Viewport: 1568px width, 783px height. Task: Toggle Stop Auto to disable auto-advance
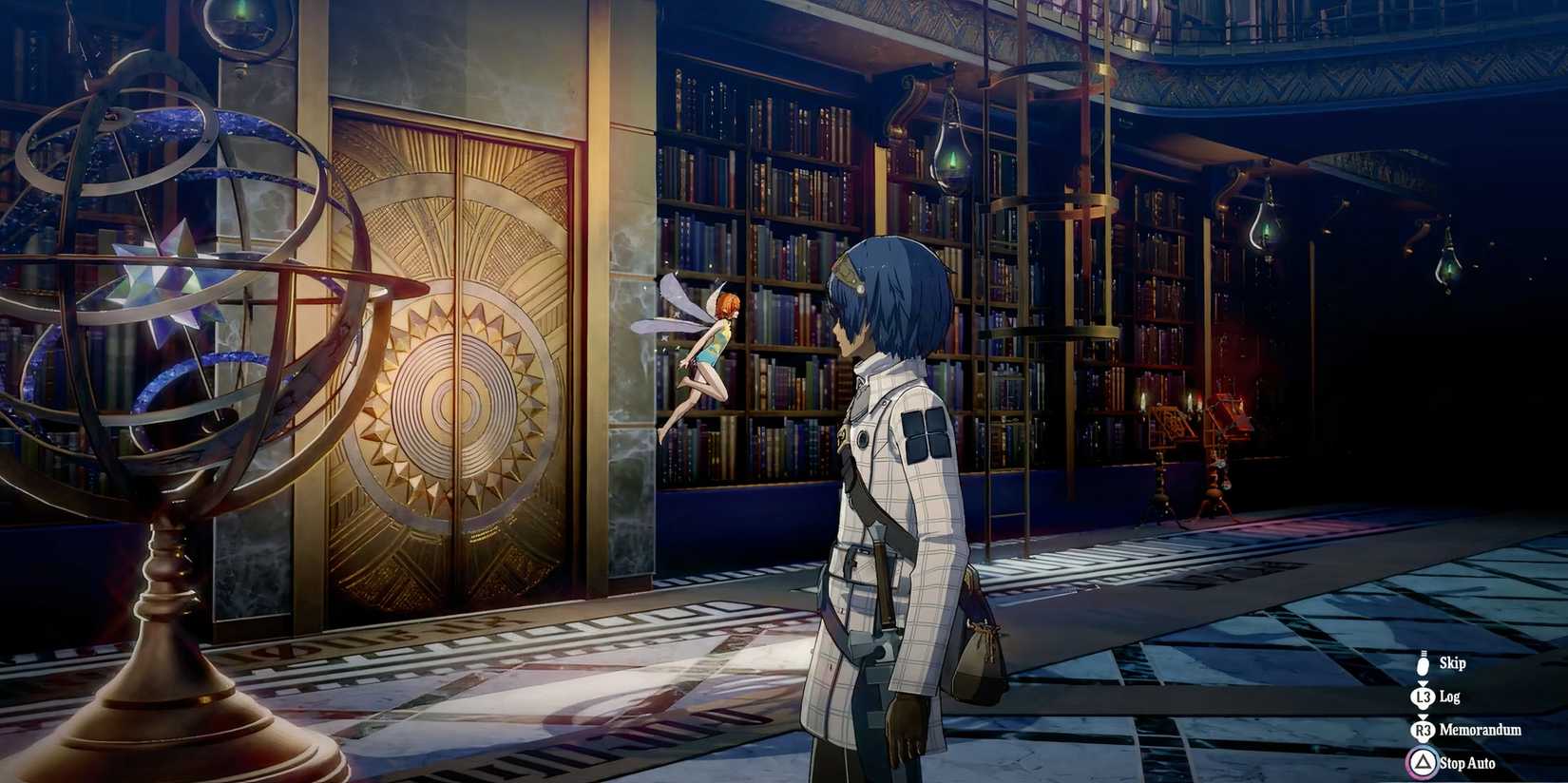[x=1424, y=761]
